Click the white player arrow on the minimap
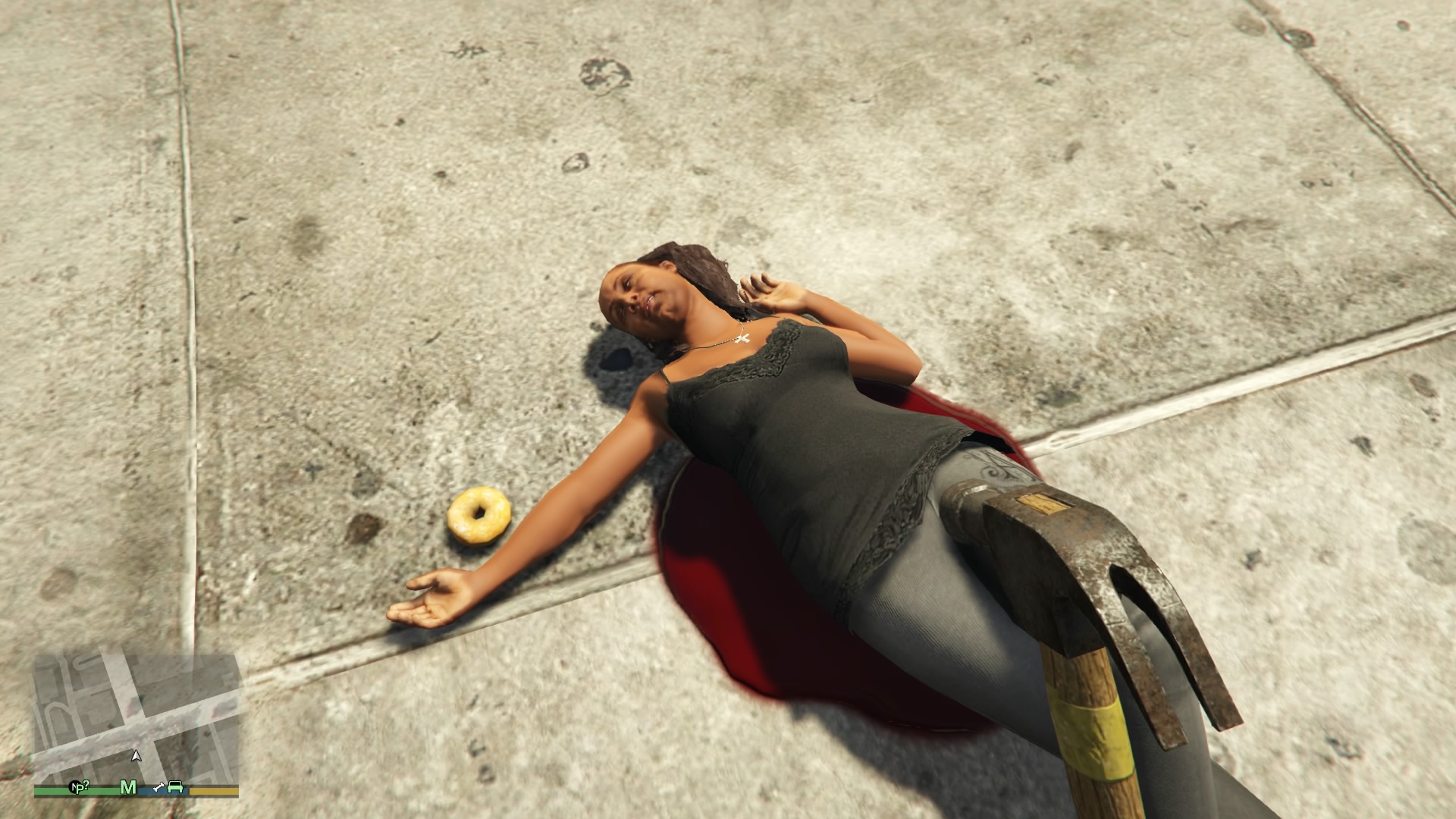 pos(136,757)
